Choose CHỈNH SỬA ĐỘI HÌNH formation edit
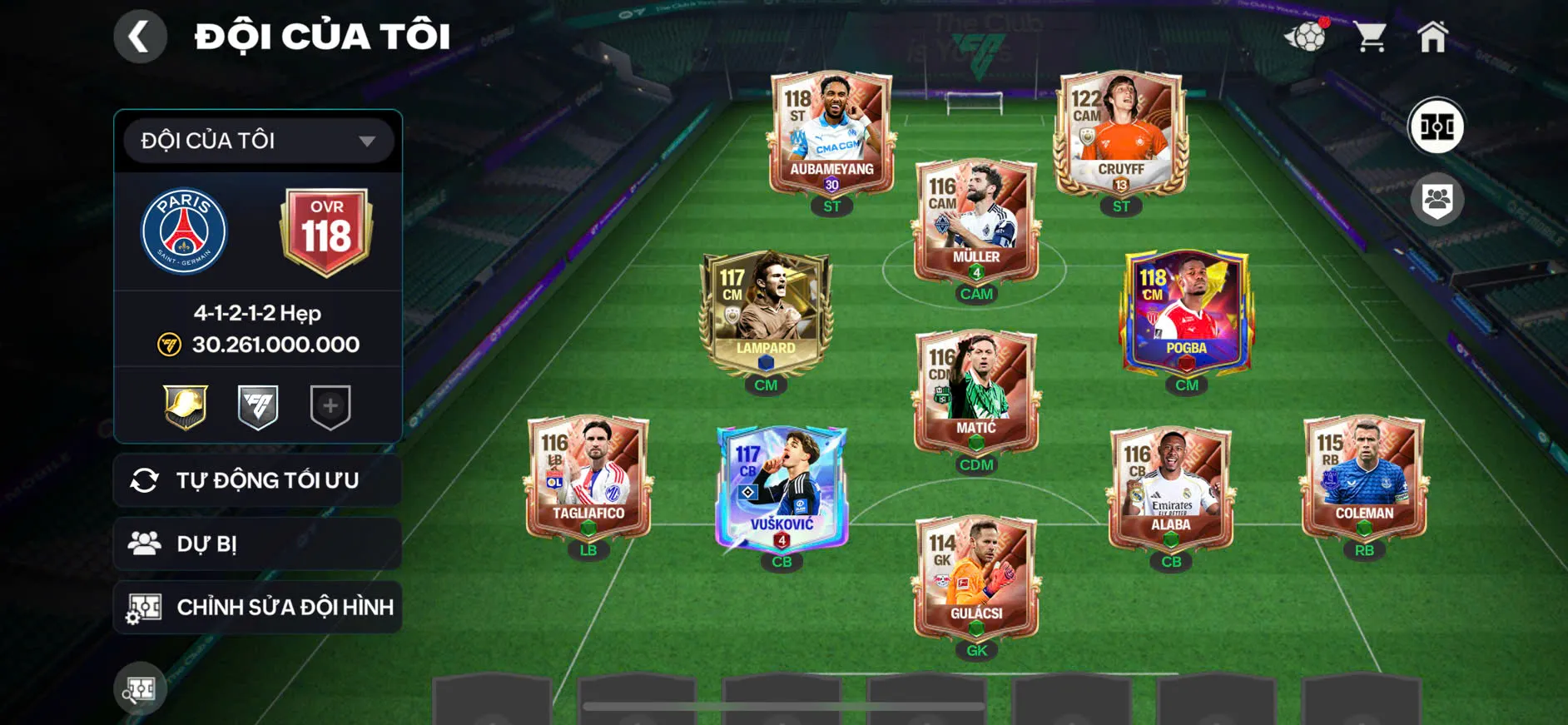 (x=258, y=608)
